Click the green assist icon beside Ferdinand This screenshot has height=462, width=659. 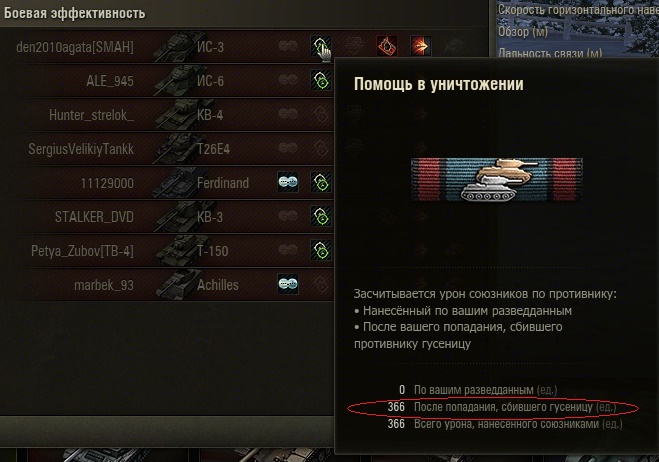click(321, 182)
